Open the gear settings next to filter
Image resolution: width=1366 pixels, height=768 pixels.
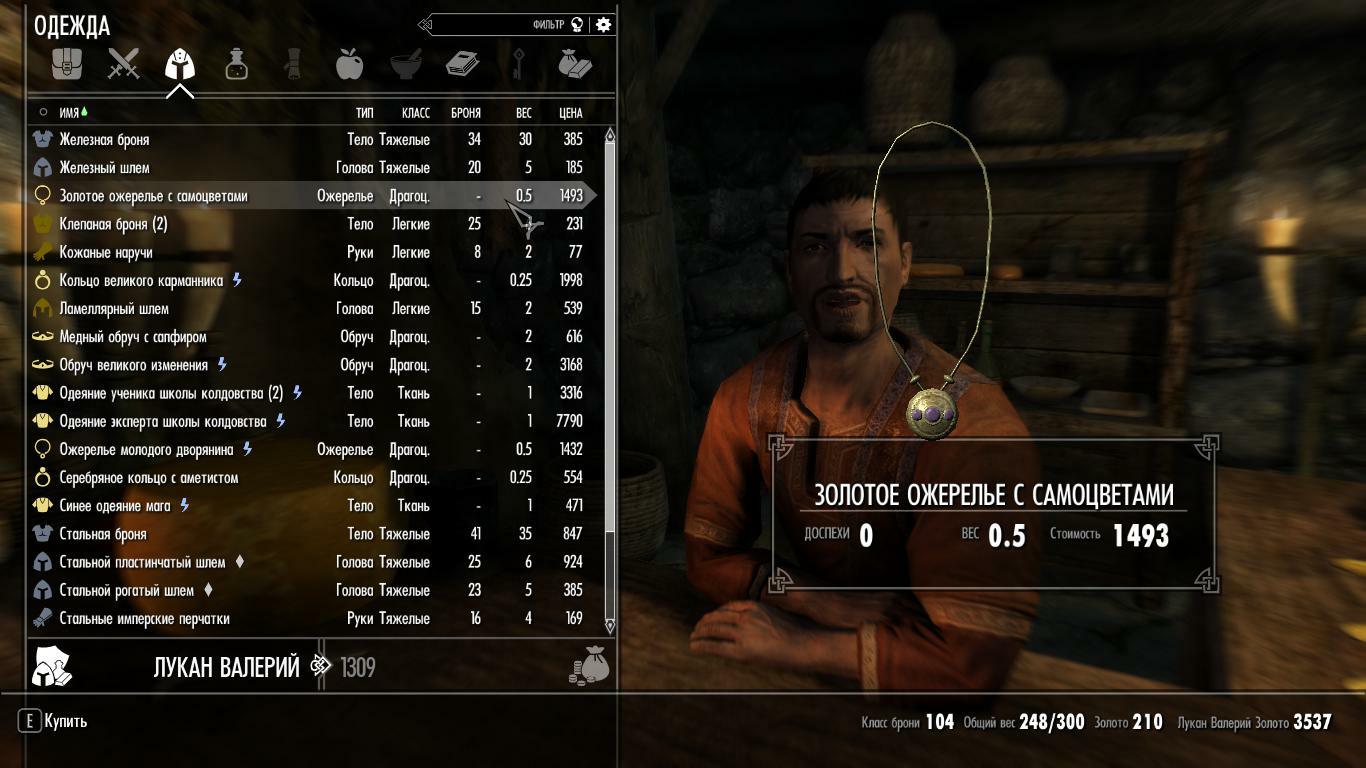pyautogui.click(x=603, y=25)
